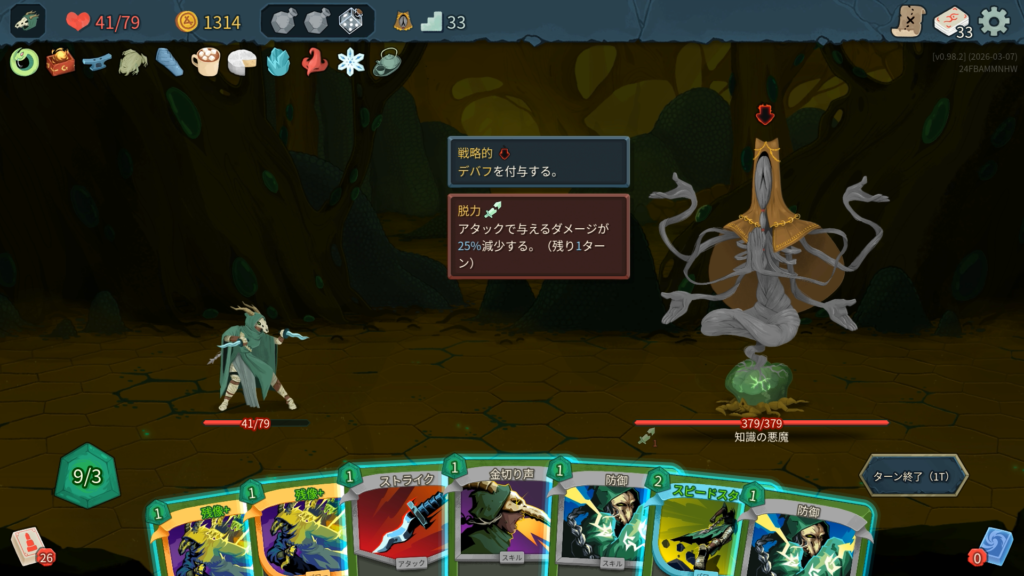Click the character skull portrait icon

click(x=28, y=21)
